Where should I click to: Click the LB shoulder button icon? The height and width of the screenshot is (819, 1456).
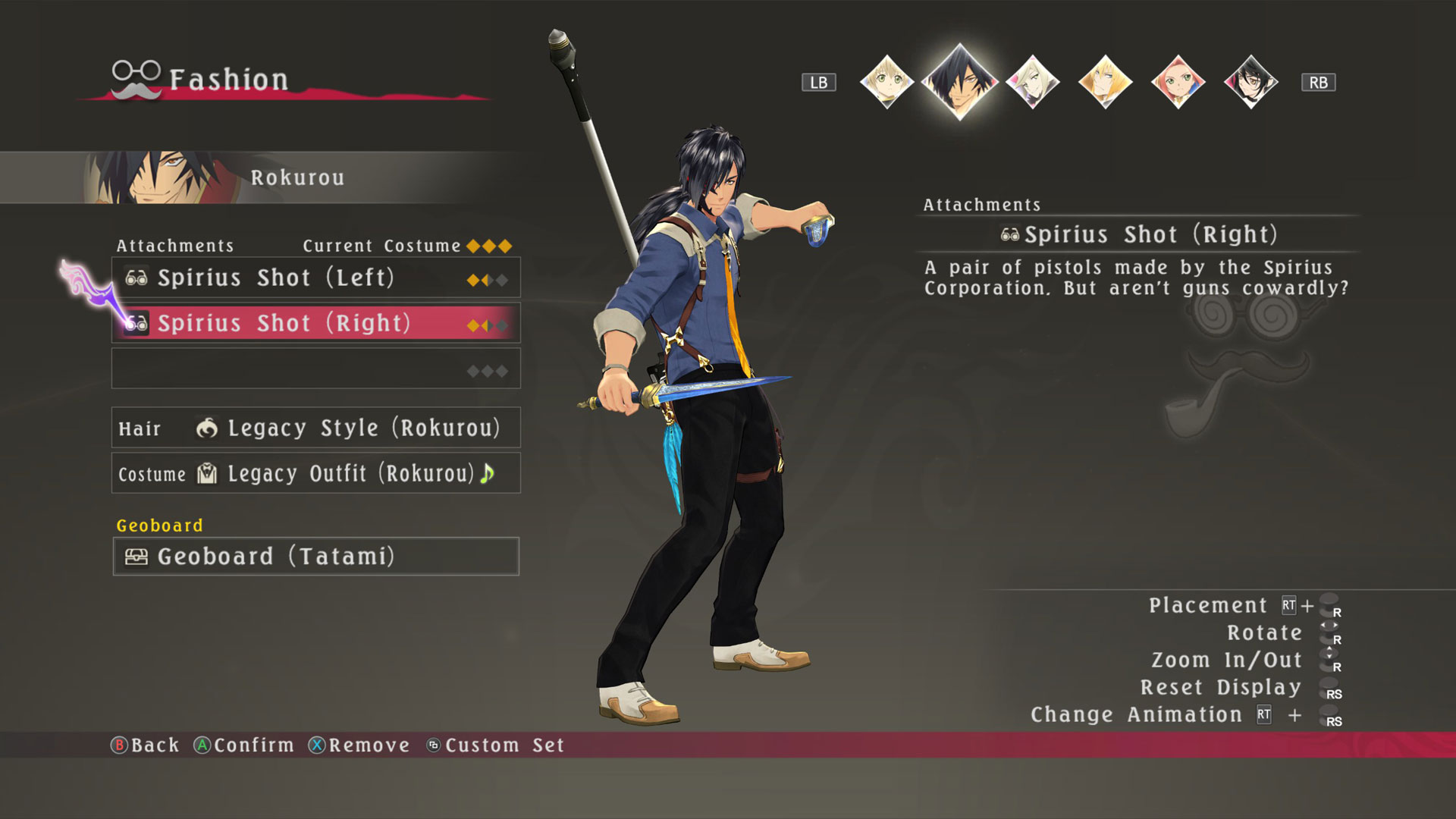tap(819, 82)
